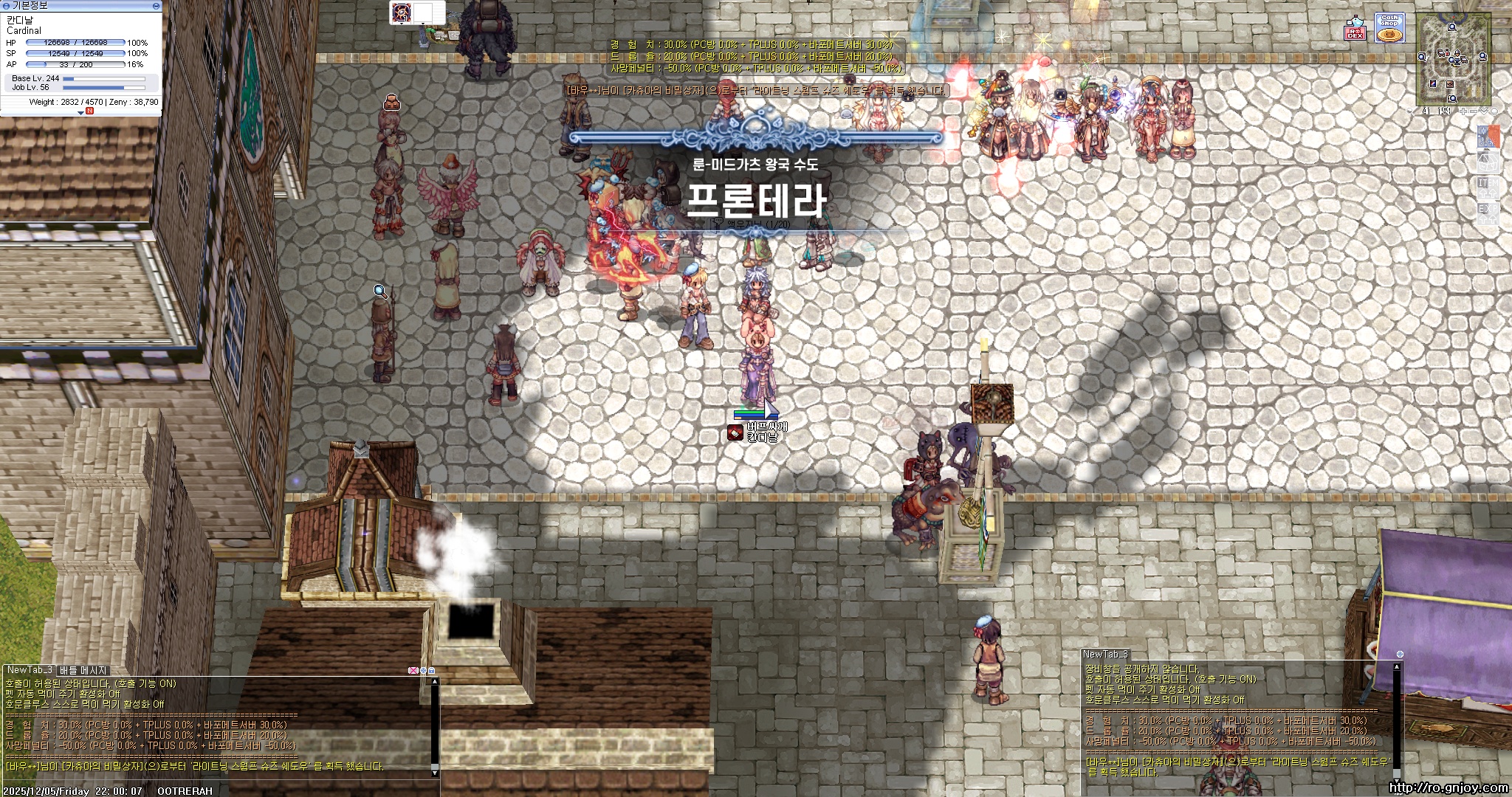Zoom the minimap with the plus button
This screenshot has height=797, width=1512.
tap(1463, 111)
